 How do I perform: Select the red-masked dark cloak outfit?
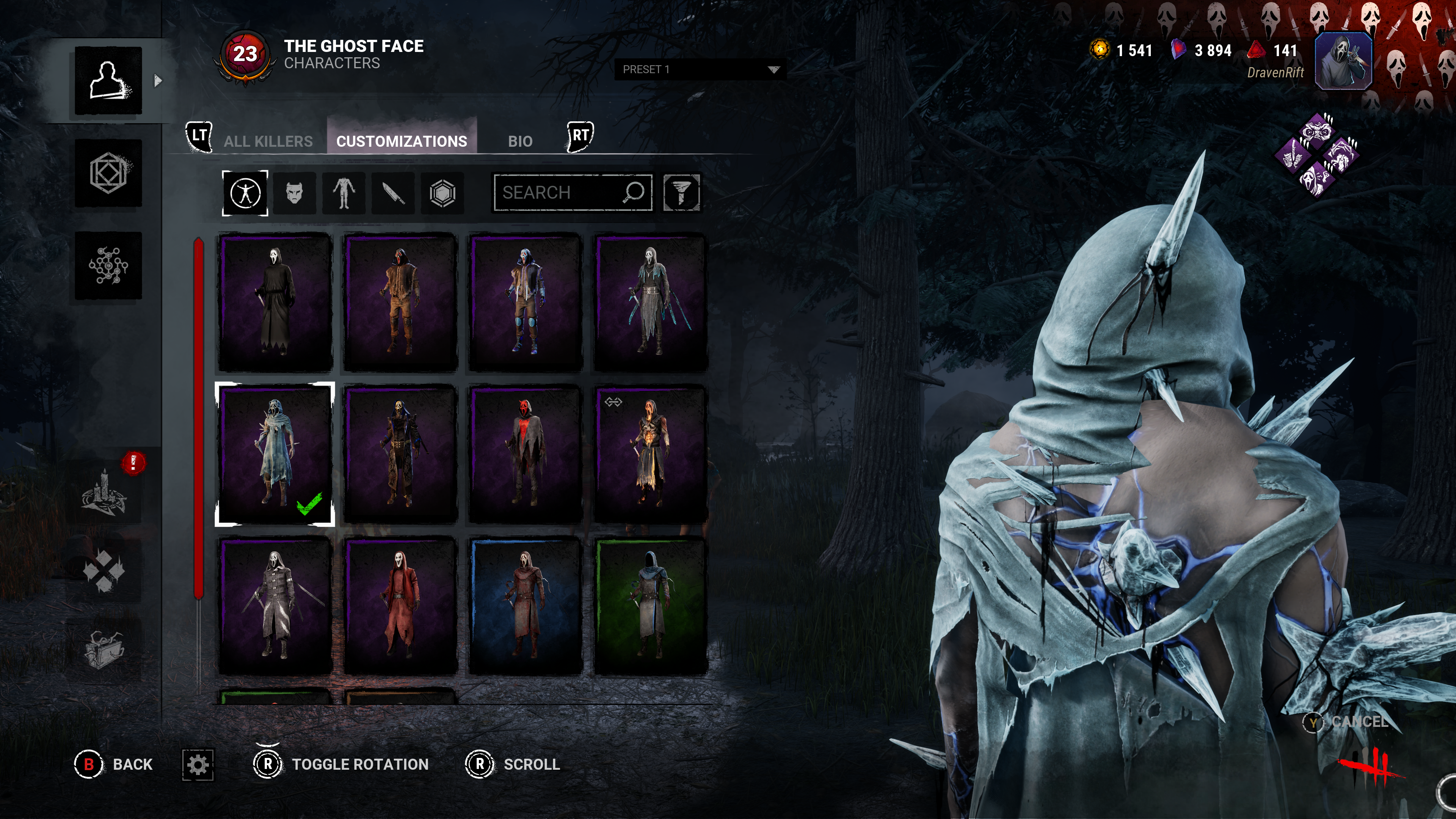coord(525,454)
